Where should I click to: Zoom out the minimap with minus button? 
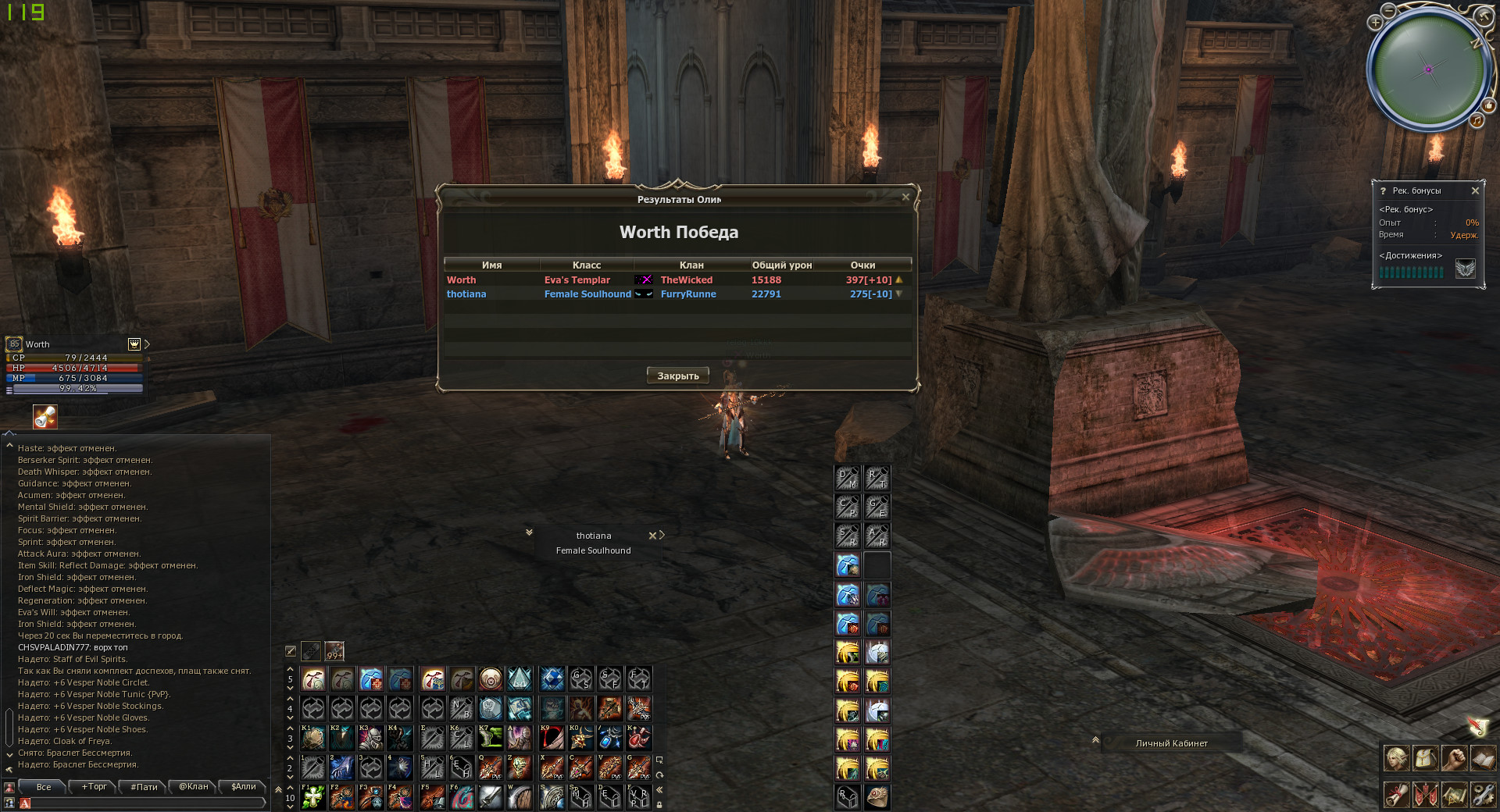point(1388,10)
